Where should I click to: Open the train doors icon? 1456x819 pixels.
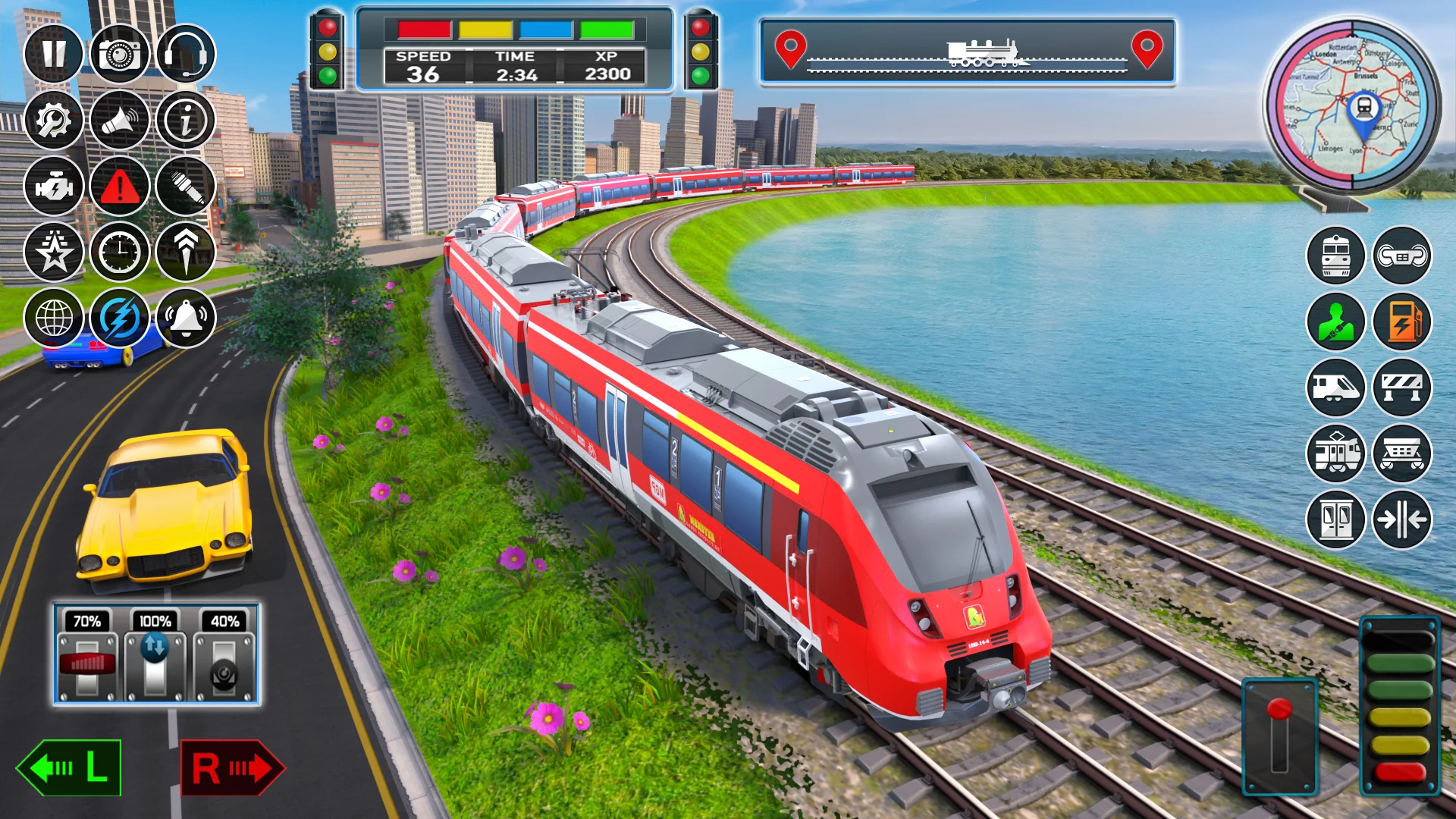1336,519
